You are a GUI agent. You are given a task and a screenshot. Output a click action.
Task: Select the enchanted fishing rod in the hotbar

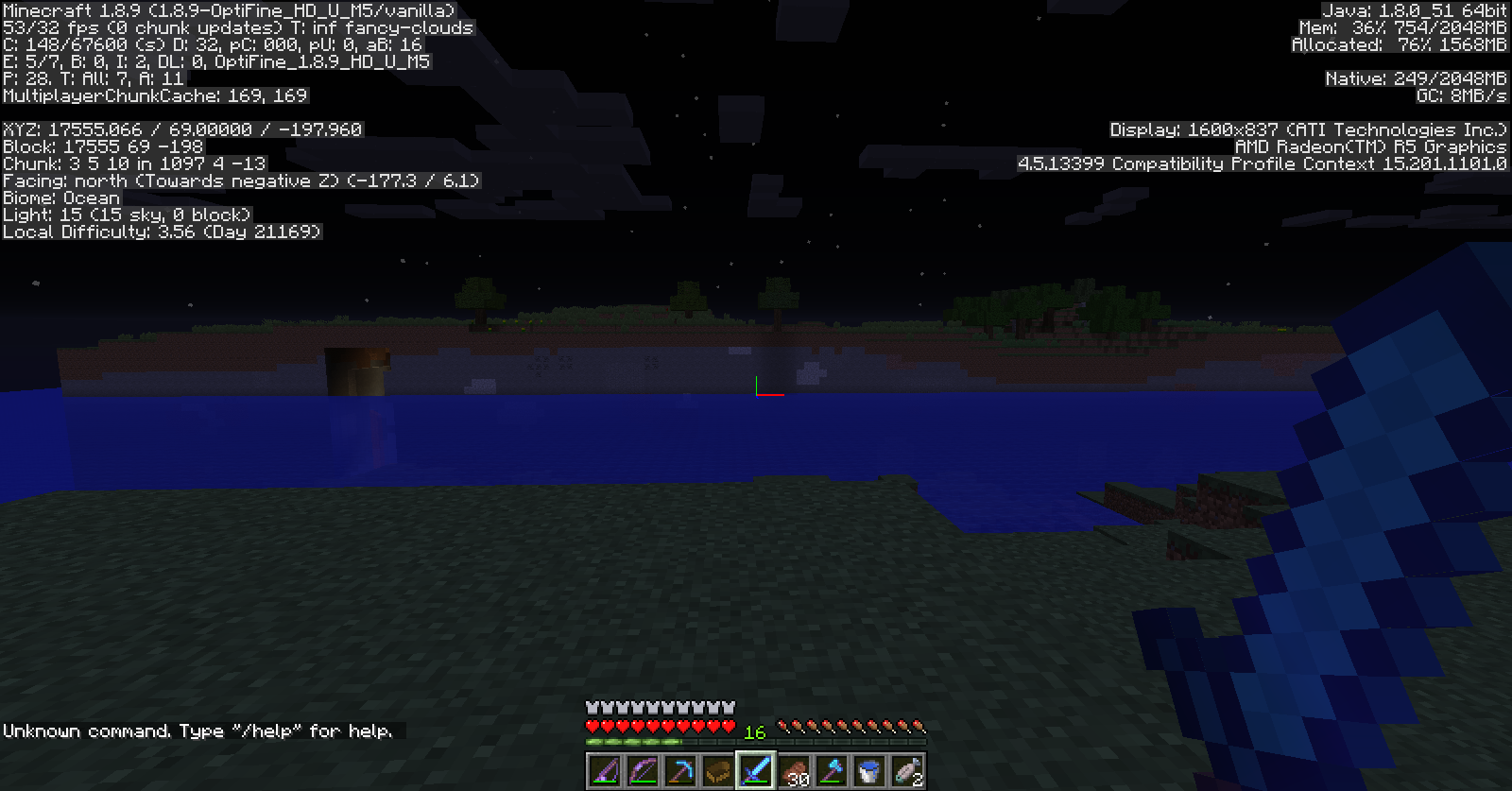click(x=605, y=772)
